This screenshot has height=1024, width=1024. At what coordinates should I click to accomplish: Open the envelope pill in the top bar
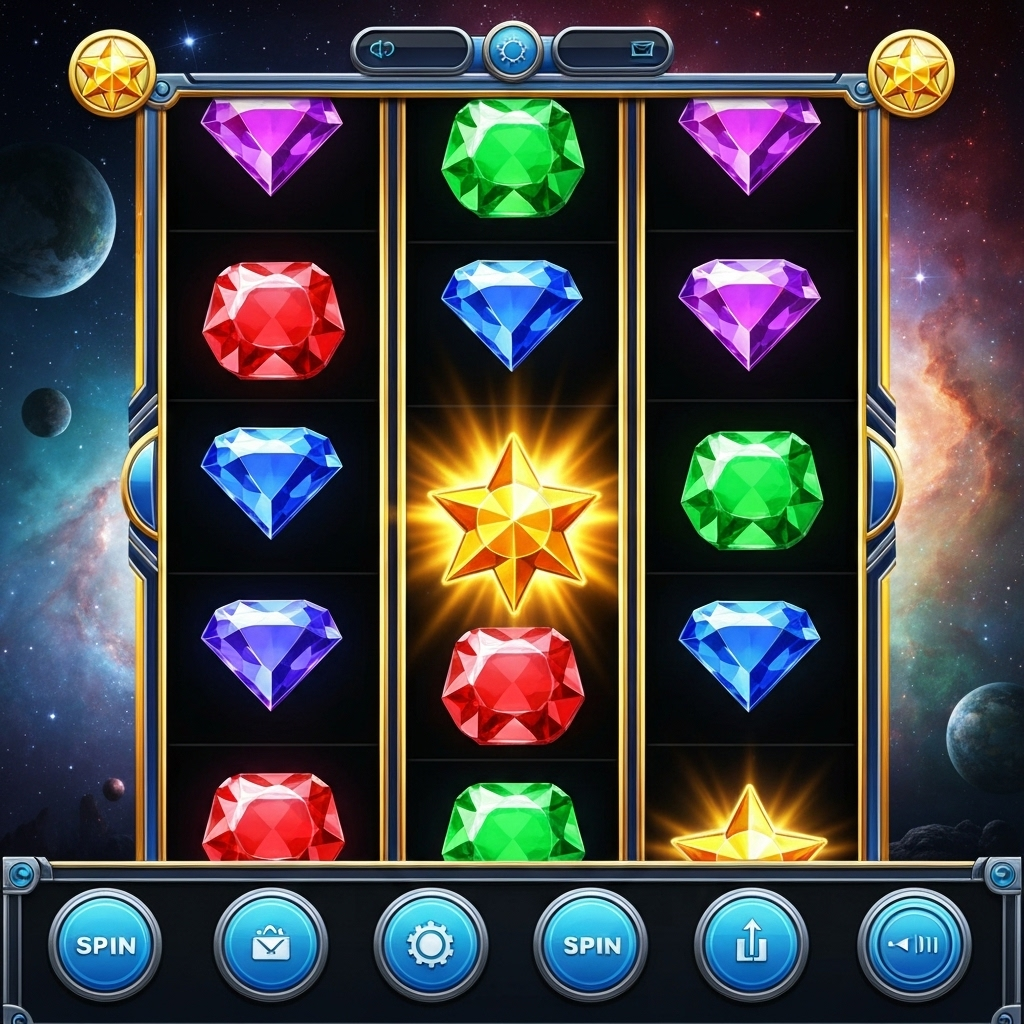point(613,49)
